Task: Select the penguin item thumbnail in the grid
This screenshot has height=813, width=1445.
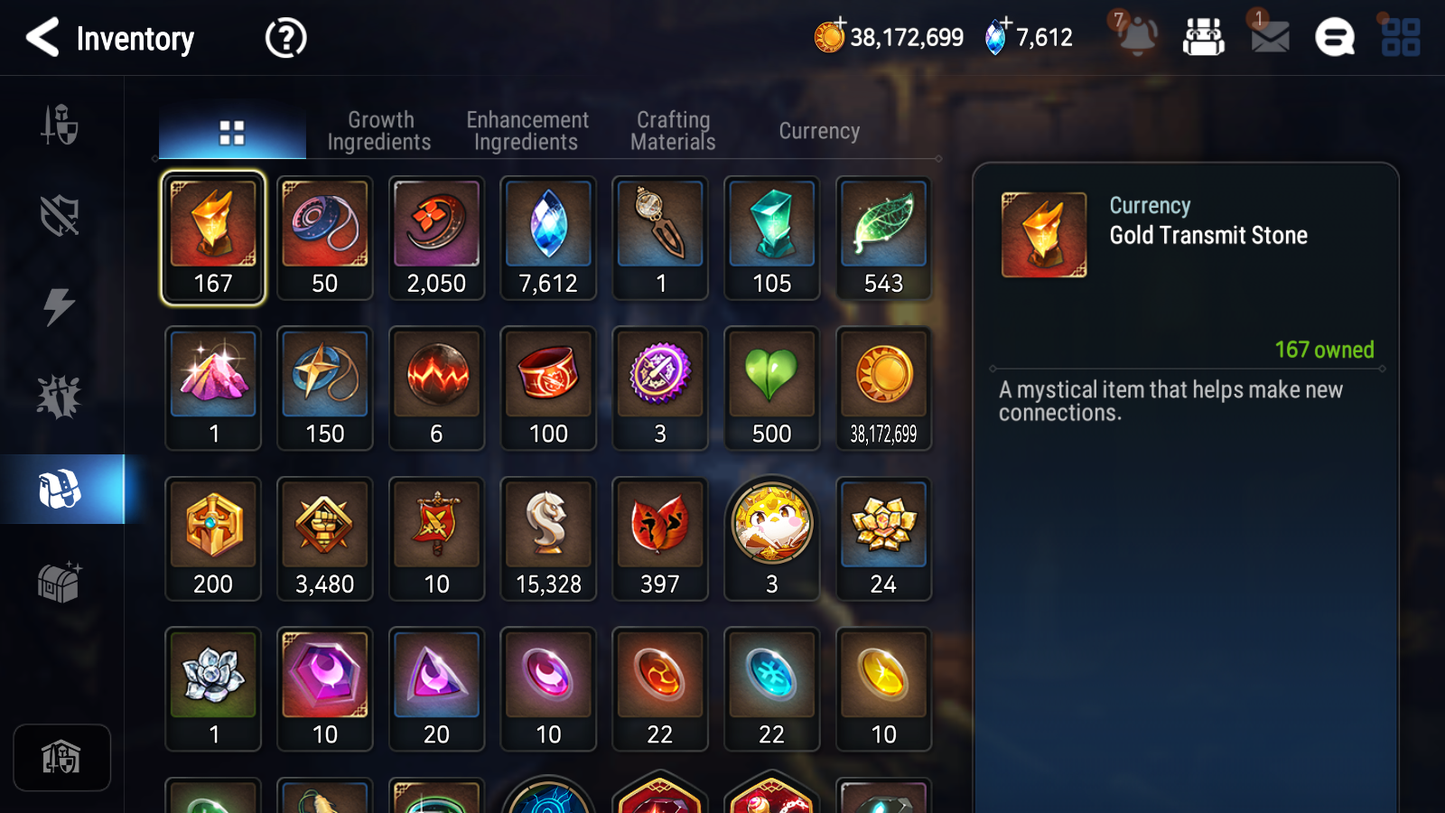Action: [x=772, y=523]
